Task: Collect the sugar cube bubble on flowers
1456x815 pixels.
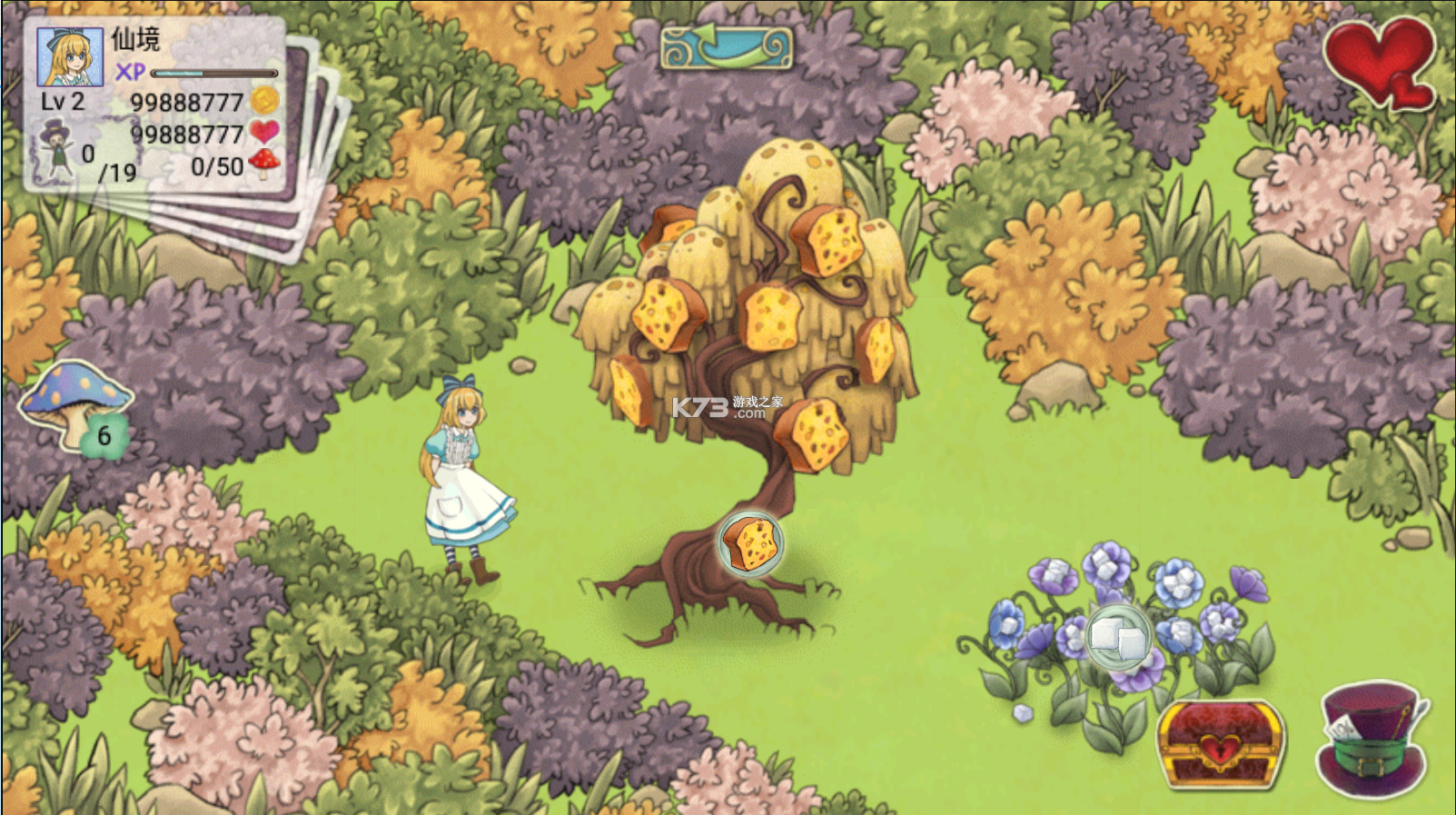Action: coord(1118,637)
